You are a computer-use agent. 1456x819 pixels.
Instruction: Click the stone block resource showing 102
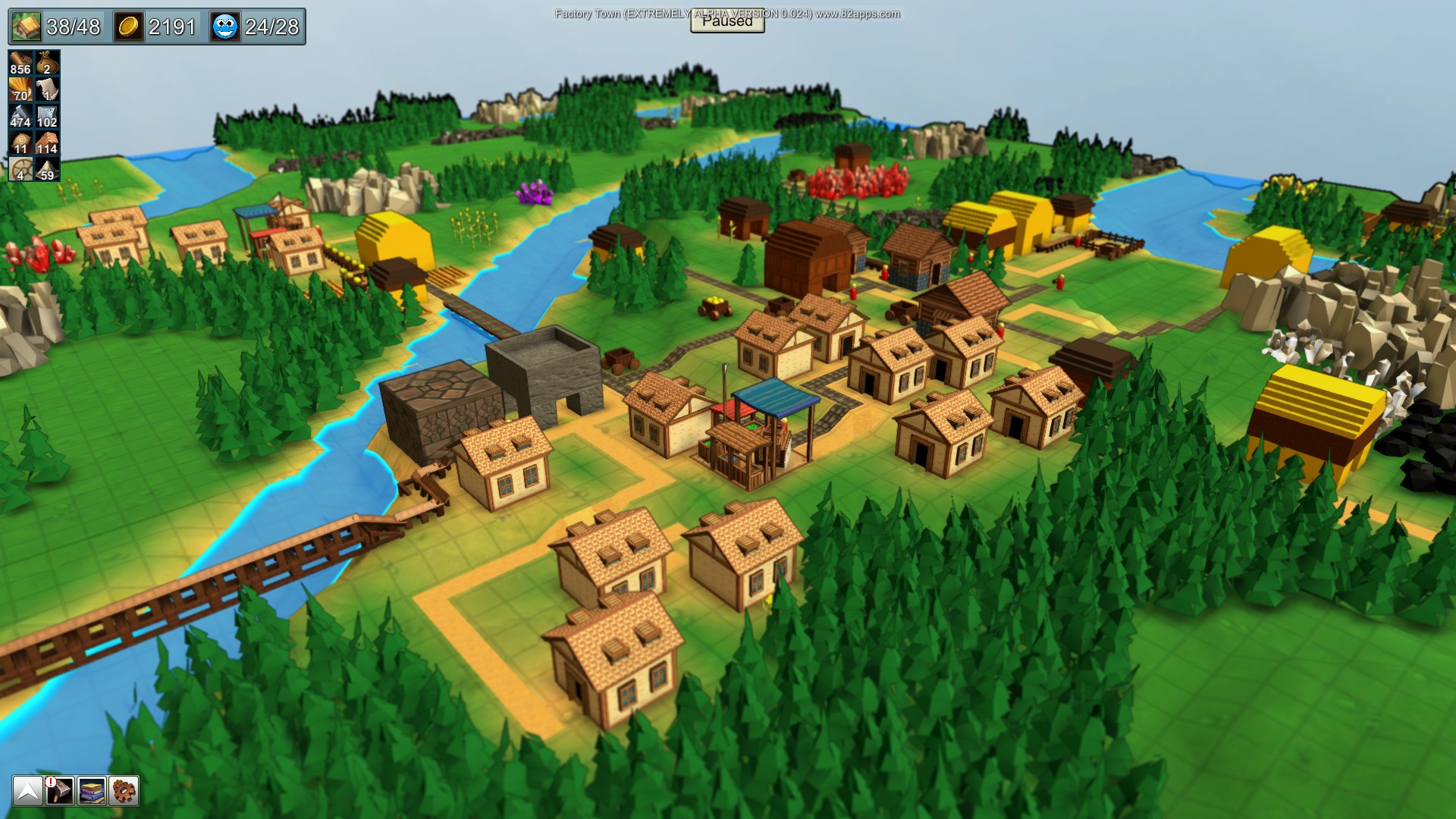45,115
